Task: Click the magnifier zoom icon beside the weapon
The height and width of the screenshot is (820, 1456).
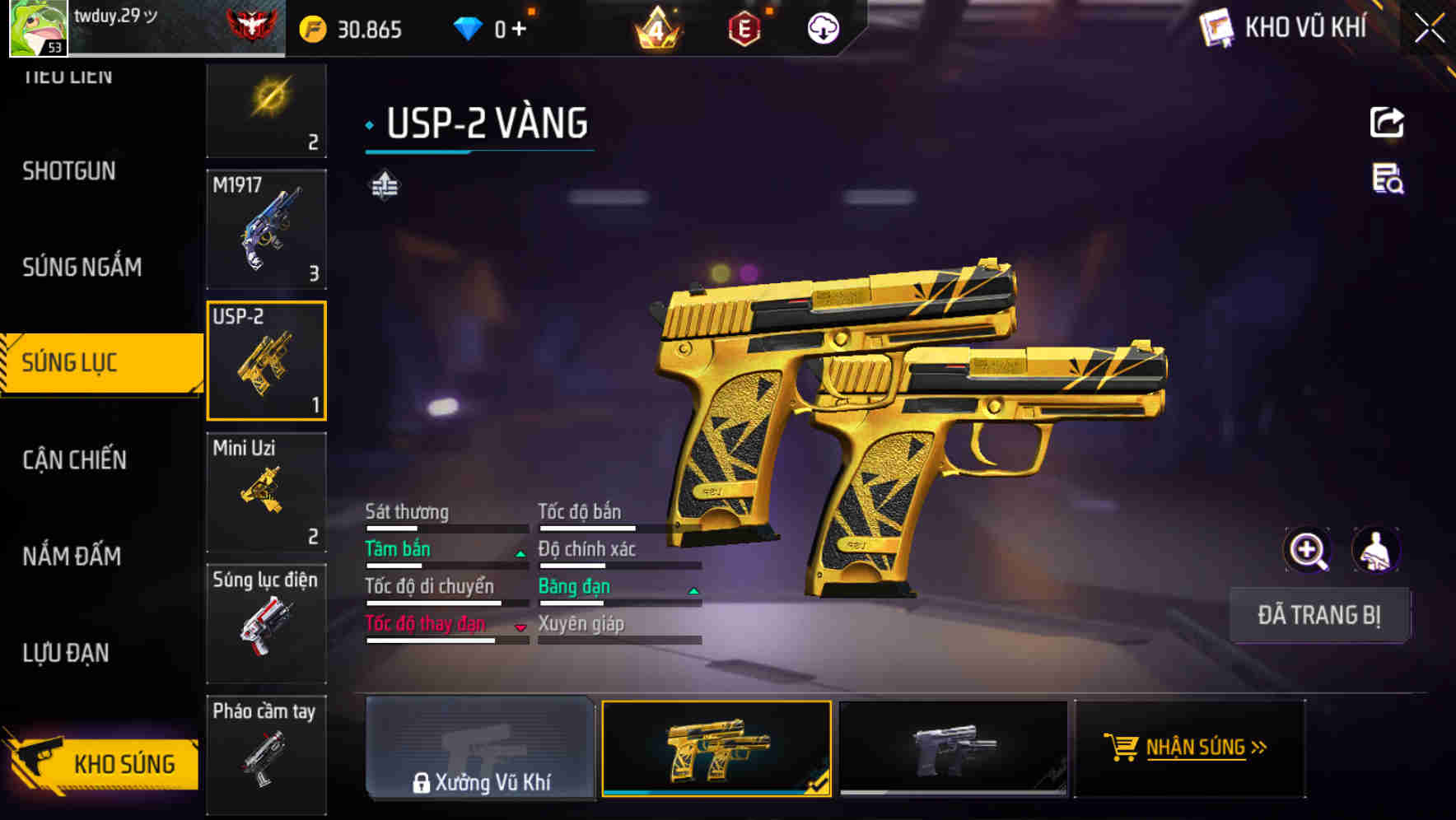Action: click(1308, 549)
